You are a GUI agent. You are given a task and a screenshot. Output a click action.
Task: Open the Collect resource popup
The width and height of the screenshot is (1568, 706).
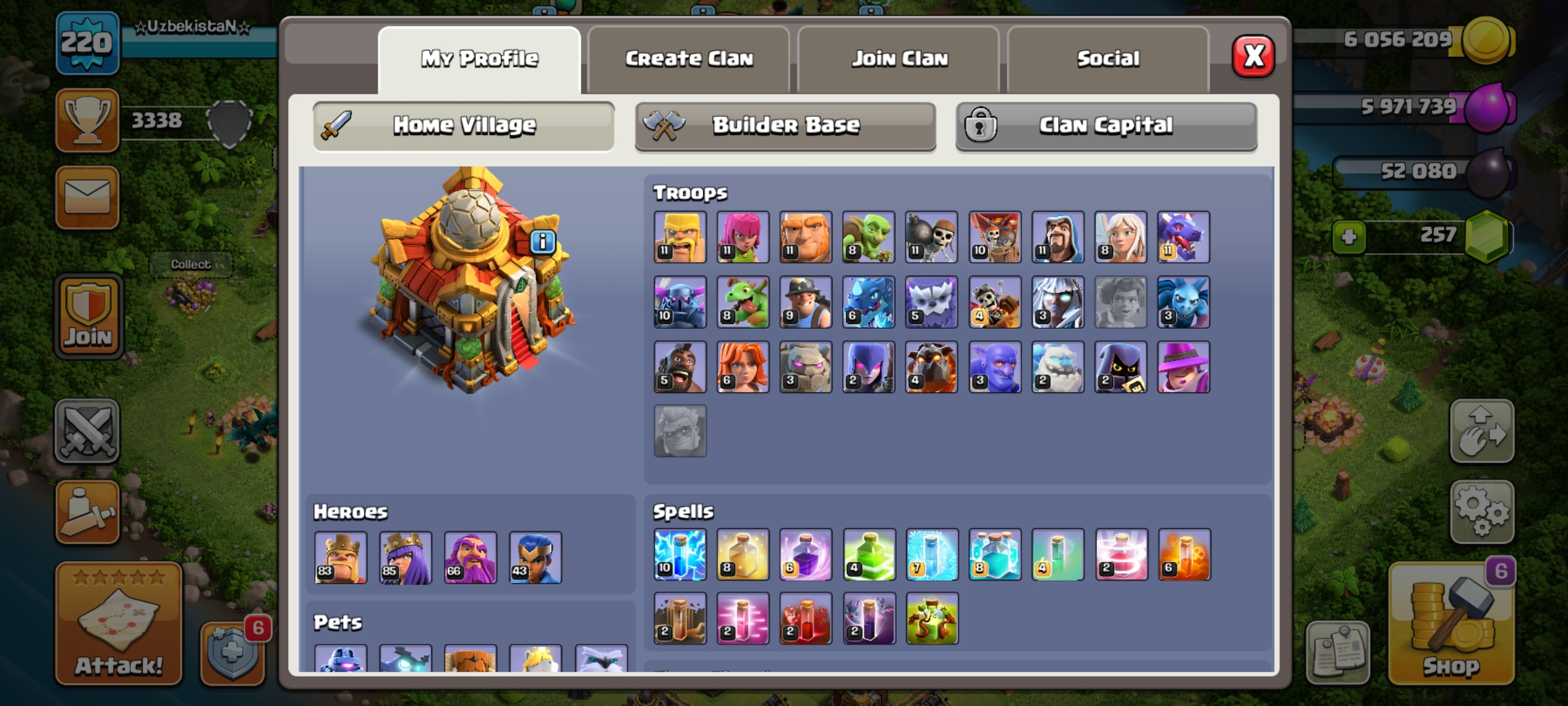pyautogui.click(x=190, y=263)
